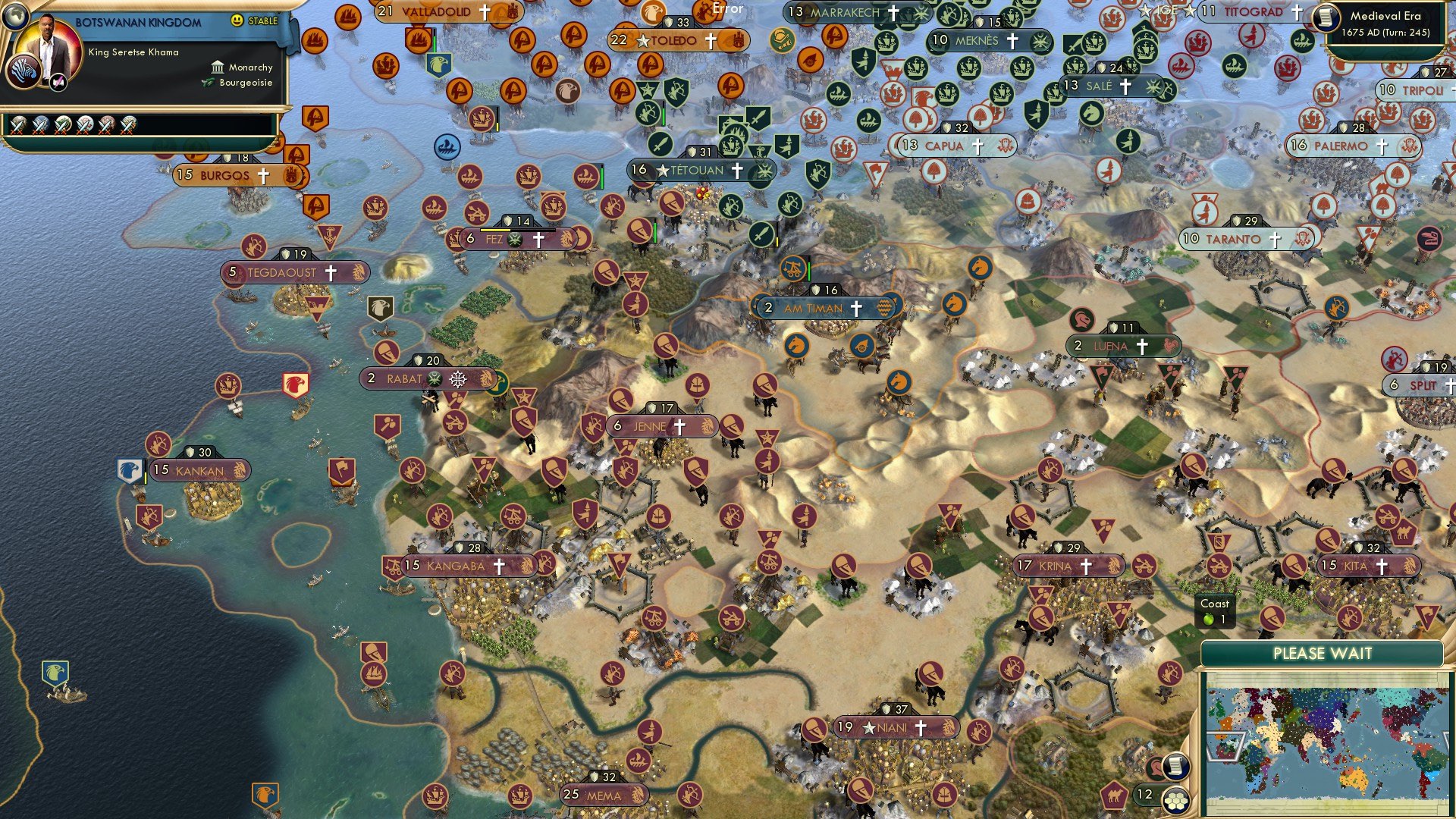The image size is (1456, 819).
Task: Expand the Niani city banner
Action: coord(895,726)
